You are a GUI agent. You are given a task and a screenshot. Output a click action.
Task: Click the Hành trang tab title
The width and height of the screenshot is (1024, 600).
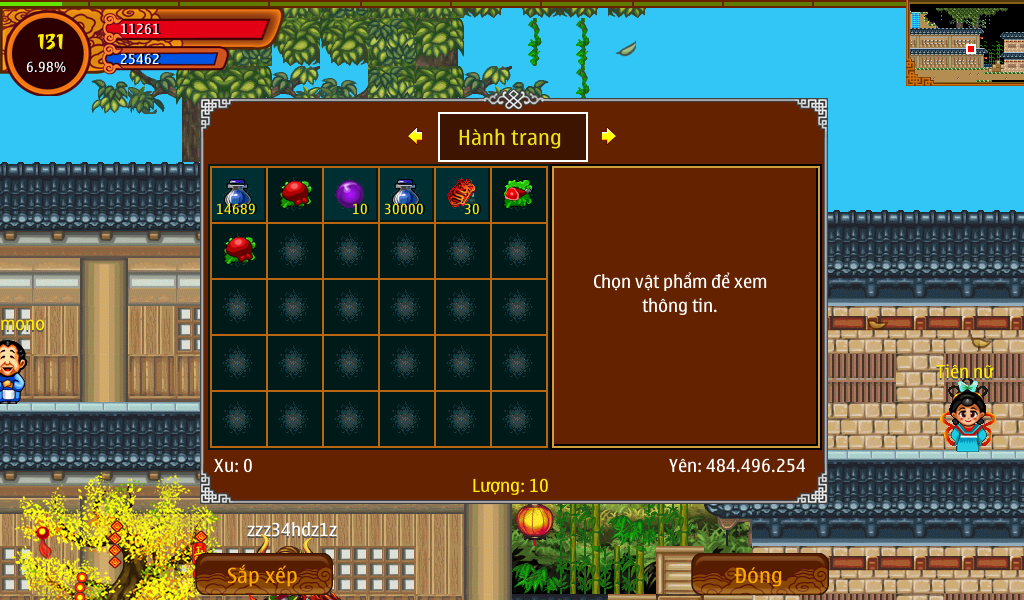click(x=512, y=137)
